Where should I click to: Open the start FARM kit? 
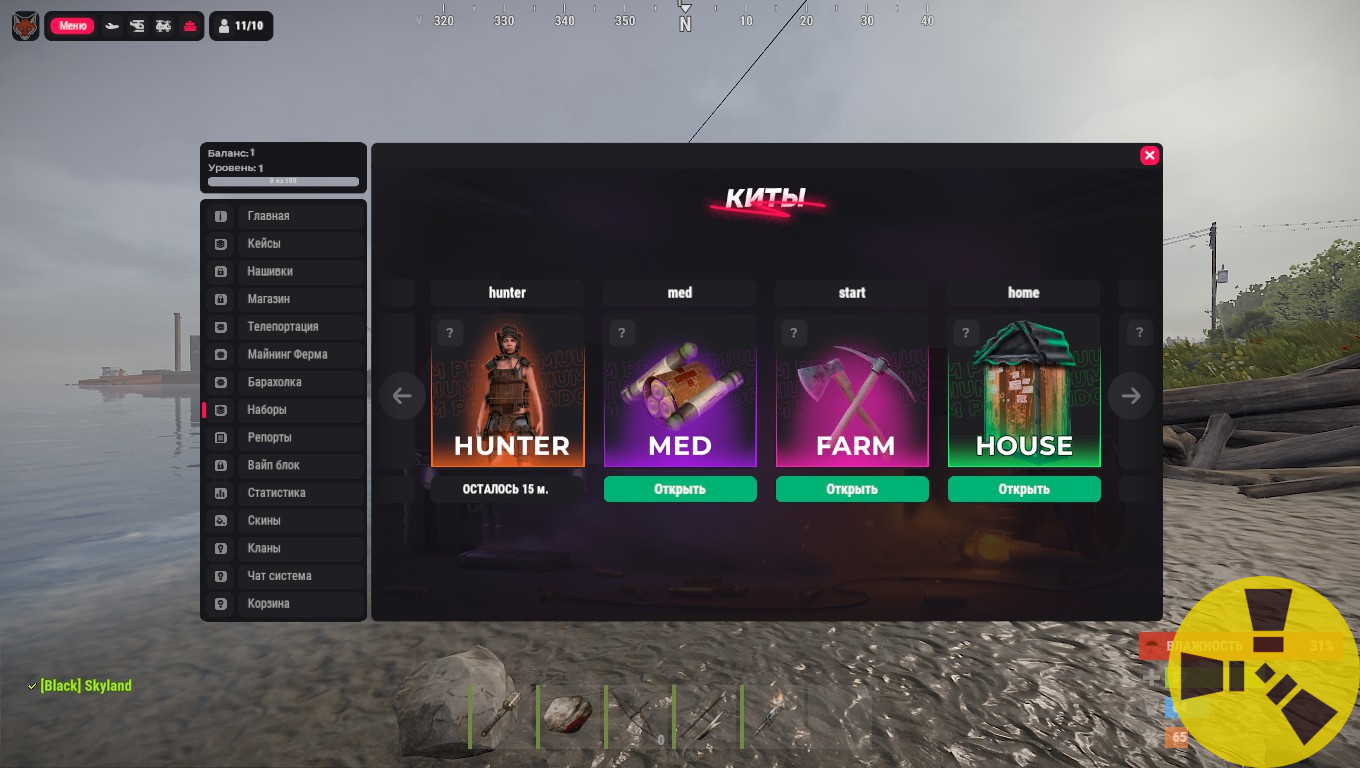[852, 489]
